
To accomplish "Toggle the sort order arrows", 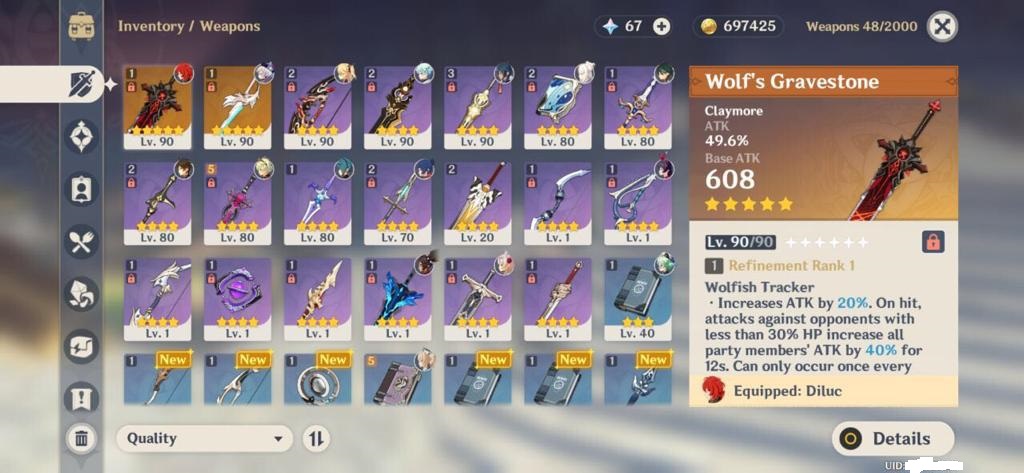I will (316, 438).
